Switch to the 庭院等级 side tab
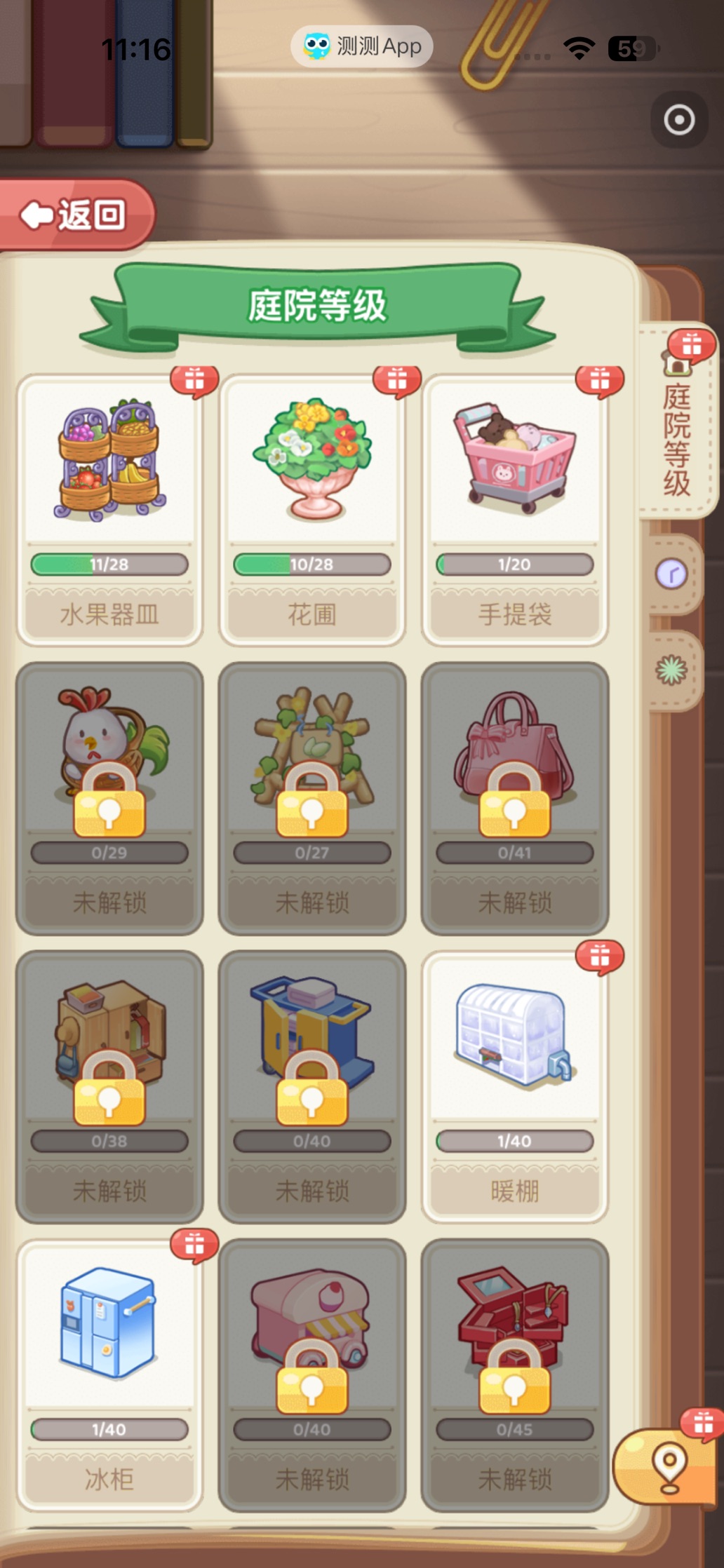Image resolution: width=724 pixels, height=1568 pixels. click(x=676, y=429)
